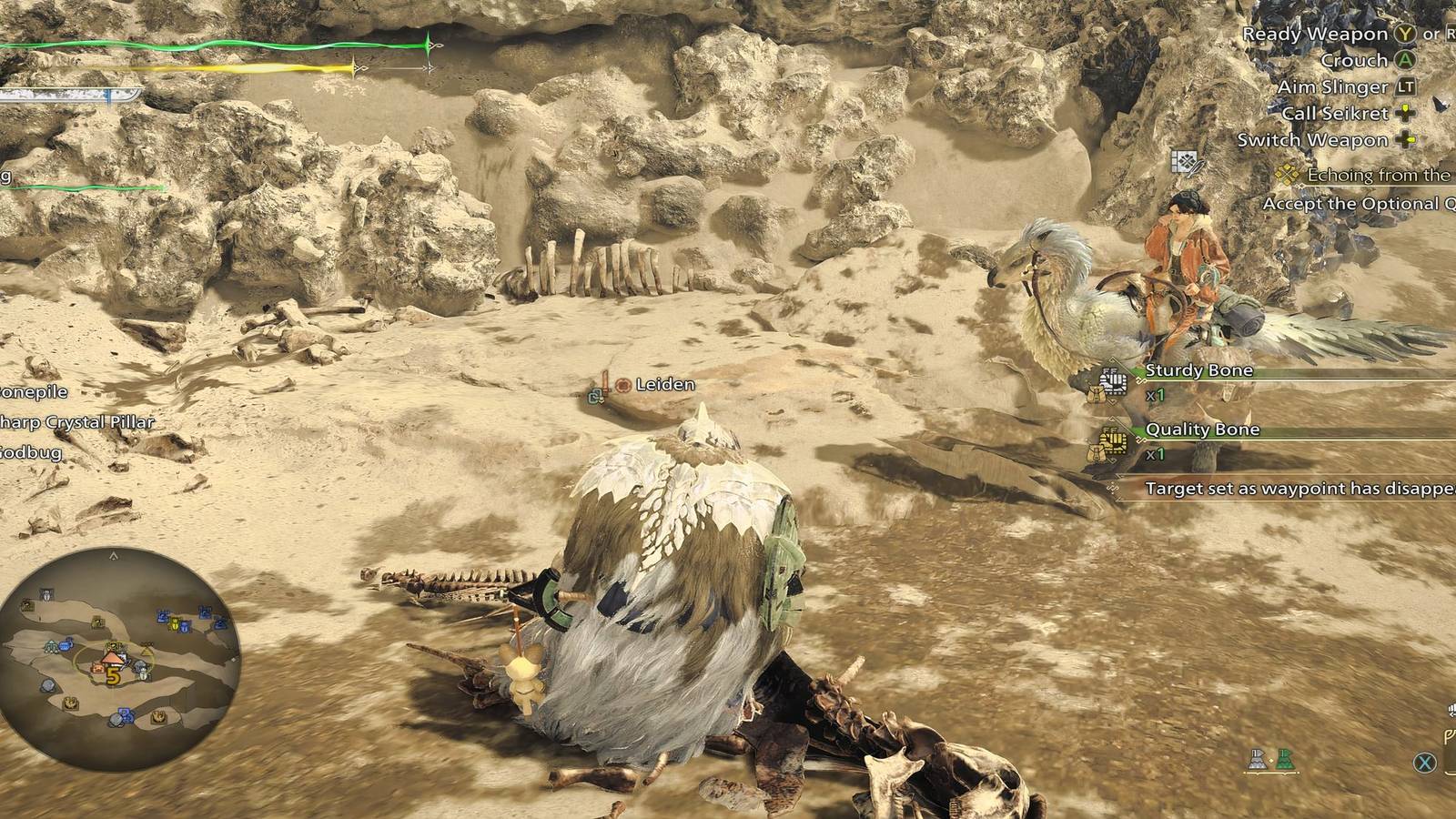Viewport: 1456px width, 819px height.
Task: Click the Sturdy Bone item pouch icon
Action: click(1112, 380)
